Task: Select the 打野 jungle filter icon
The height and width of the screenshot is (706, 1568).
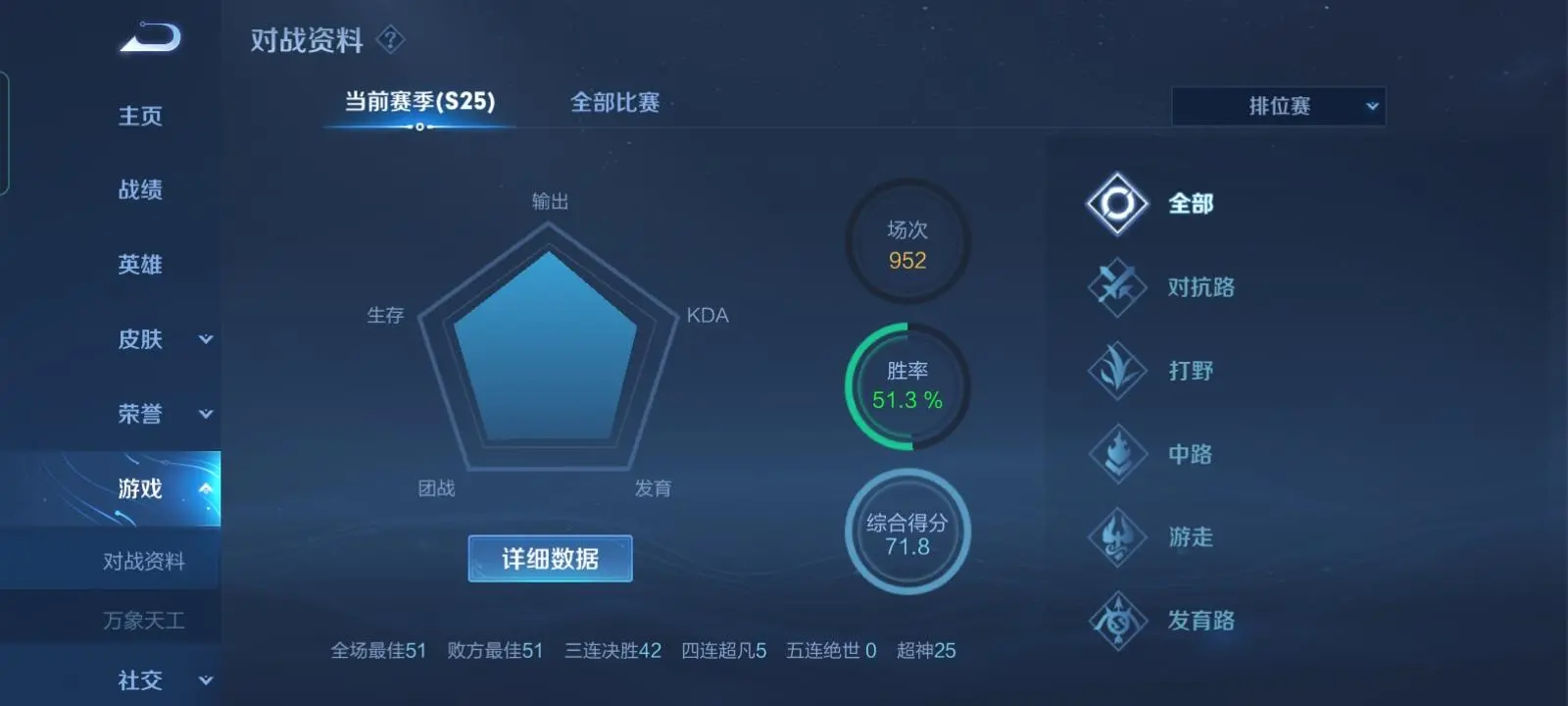Action: [1117, 371]
